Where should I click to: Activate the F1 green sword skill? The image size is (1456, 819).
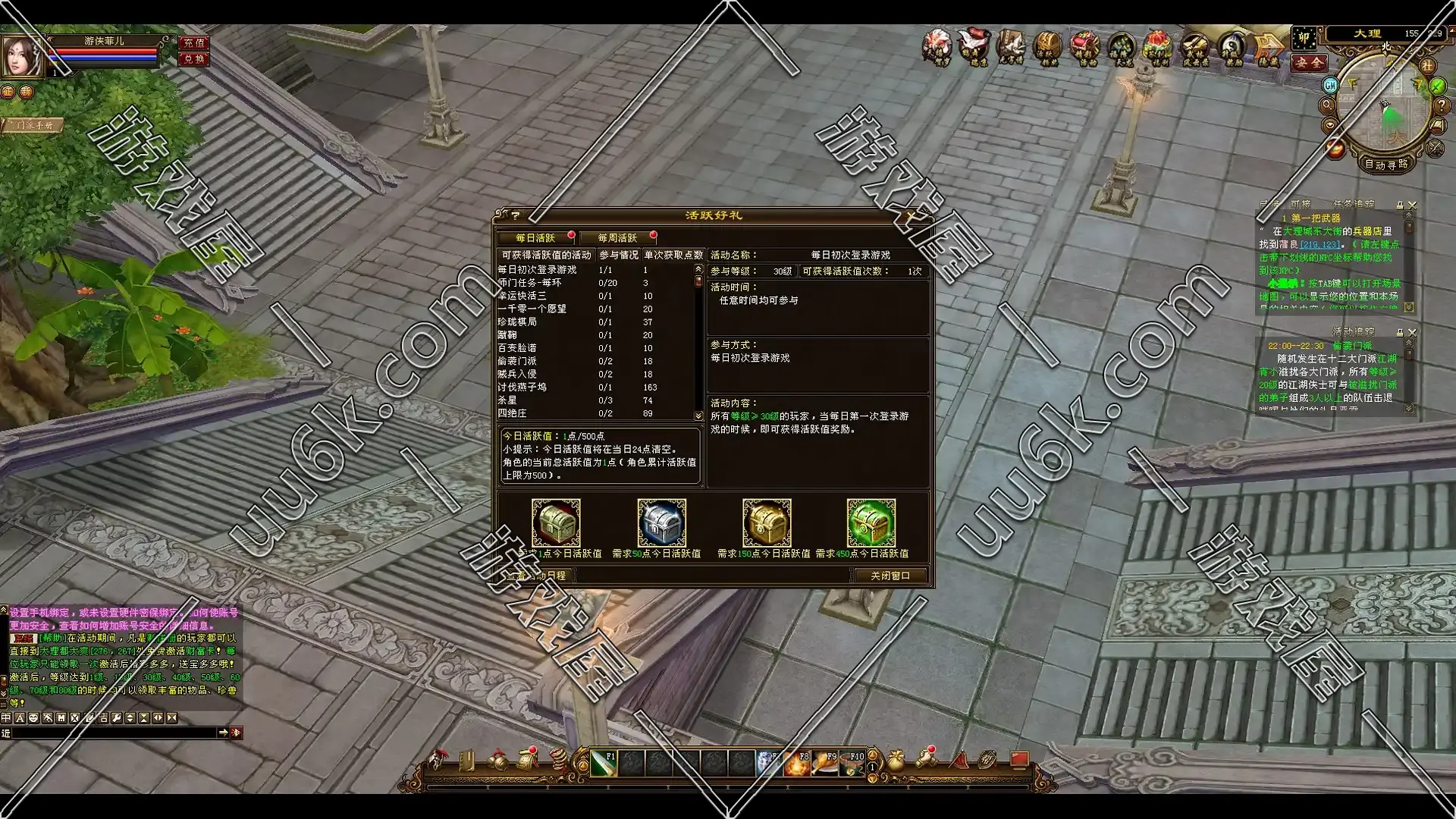[604, 763]
